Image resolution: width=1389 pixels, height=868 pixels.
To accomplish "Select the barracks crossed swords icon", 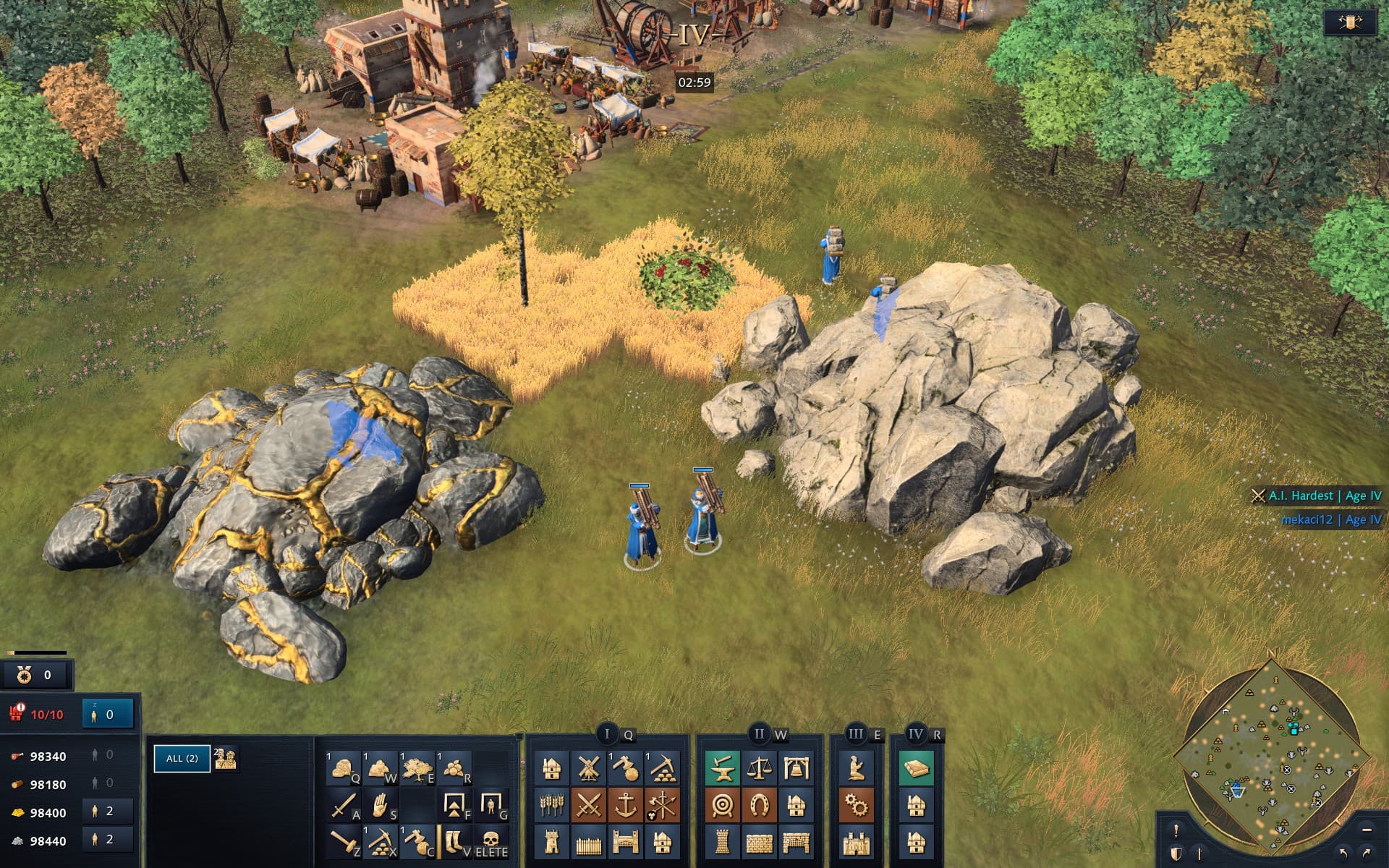I will 589,805.
